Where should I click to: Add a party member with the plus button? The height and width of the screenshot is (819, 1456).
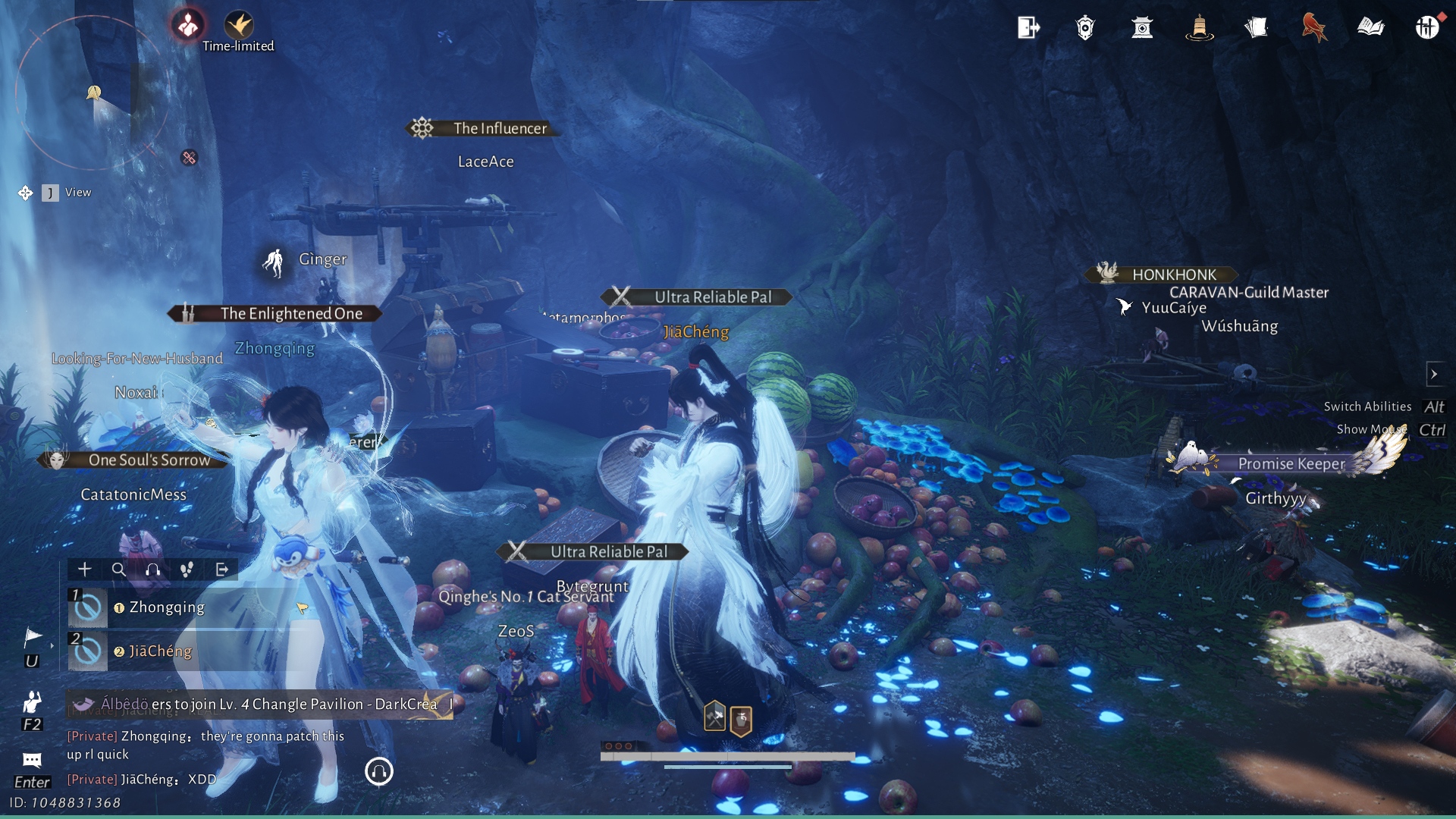click(85, 569)
